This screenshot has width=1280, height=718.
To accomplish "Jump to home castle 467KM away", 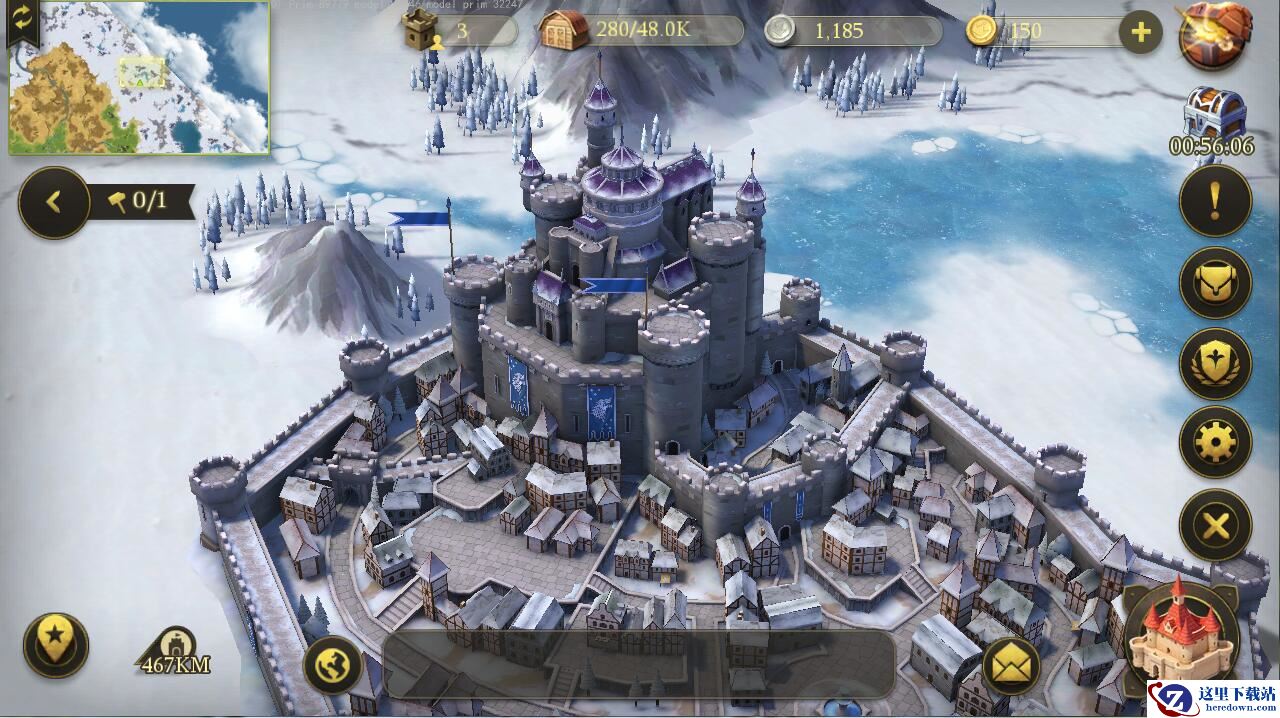I will [x=176, y=652].
